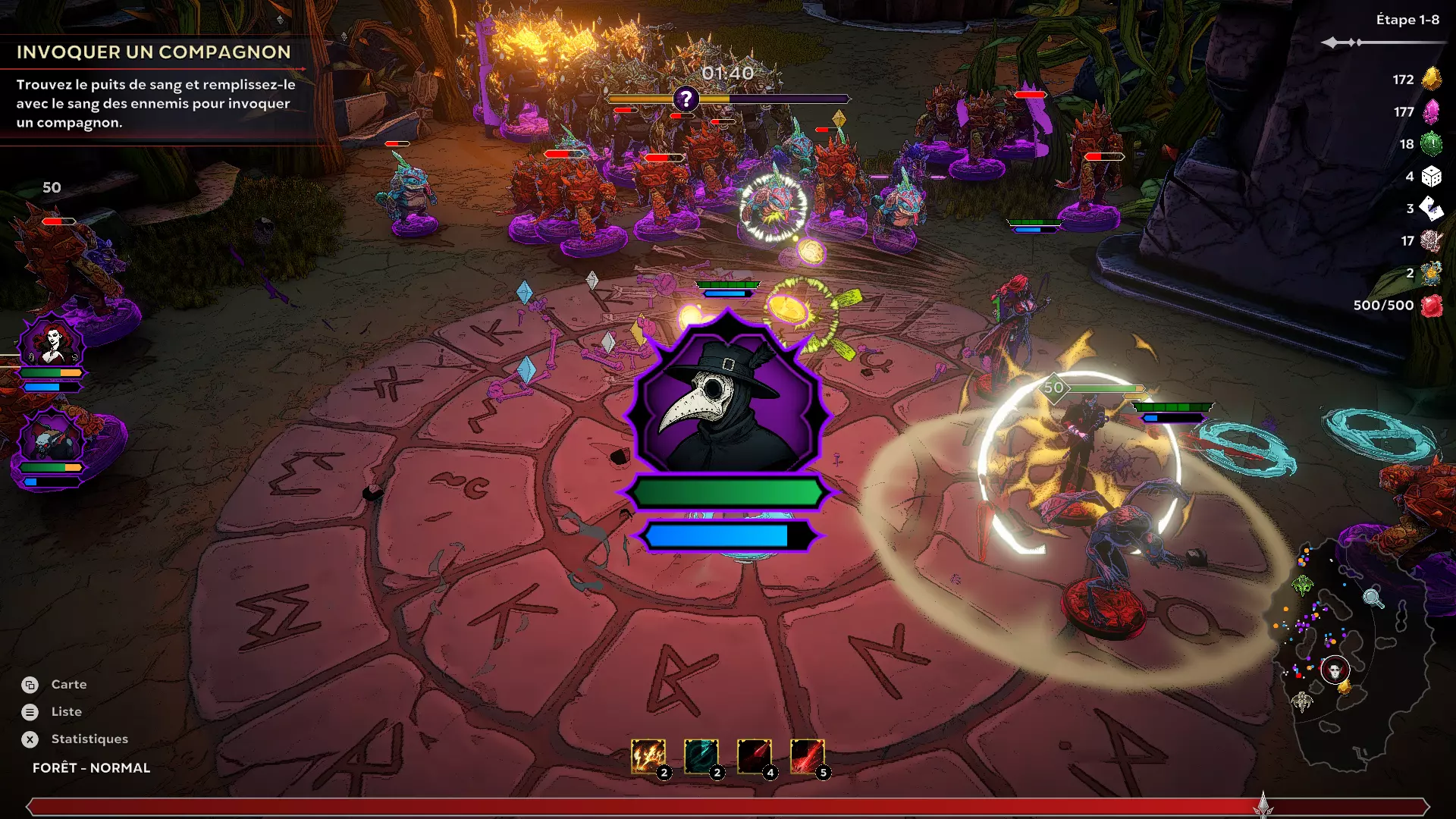Click the purple question mark event marker

point(686,99)
